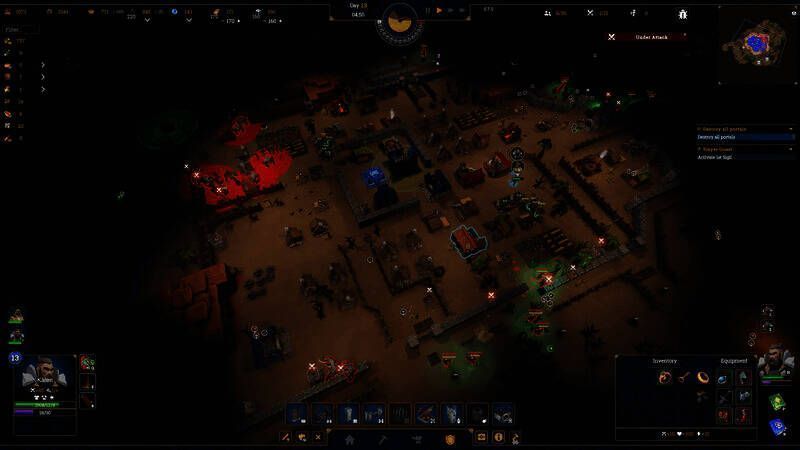The height and width of the screenshot is (450, 800).
Task: Click the bearded hero portrait beside the equipment
Action: click(775, 362)
